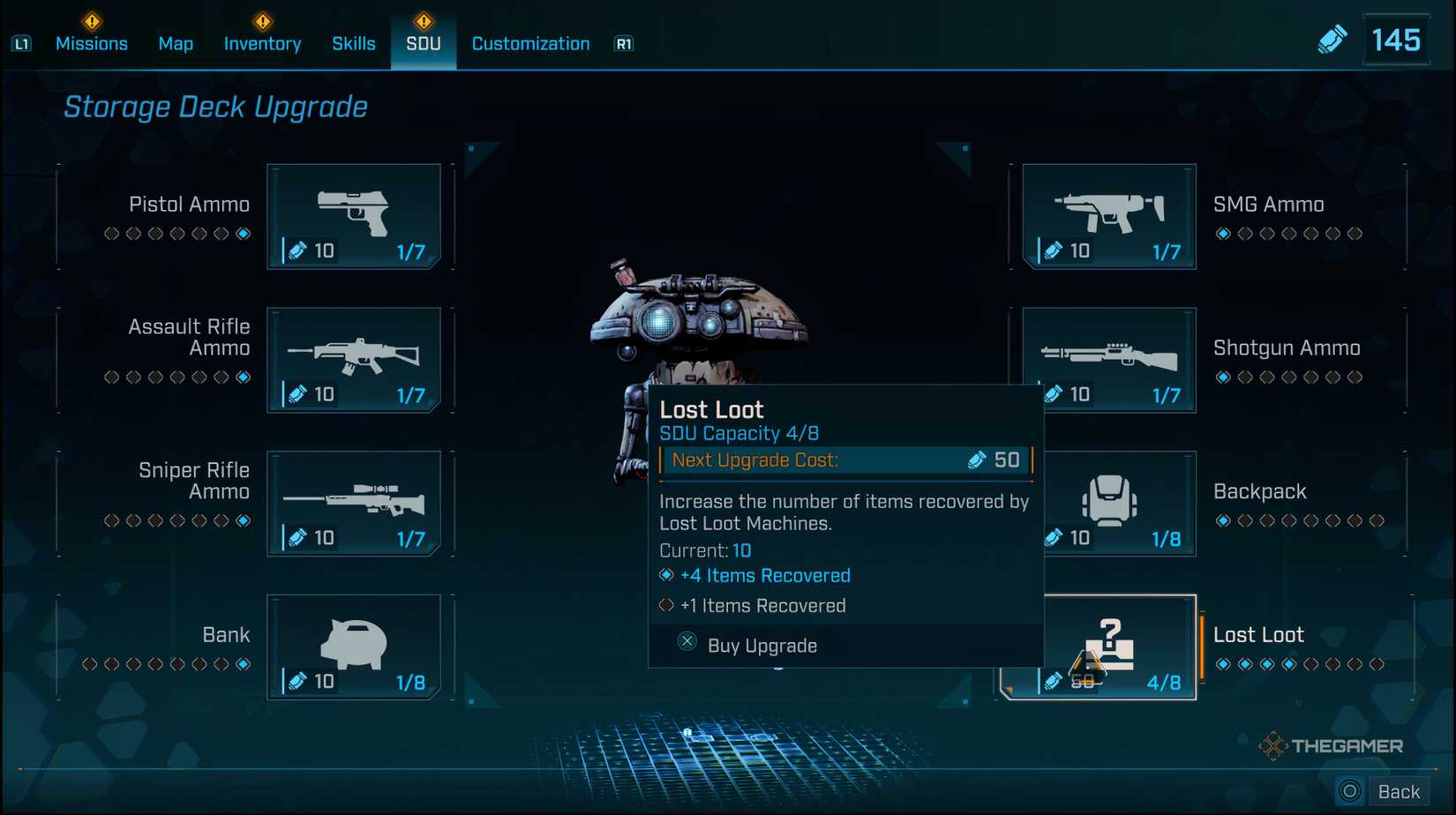Open the Map tab
Image resolution: width=1456 pixels, height=815 pixels.
click(175, 43)
